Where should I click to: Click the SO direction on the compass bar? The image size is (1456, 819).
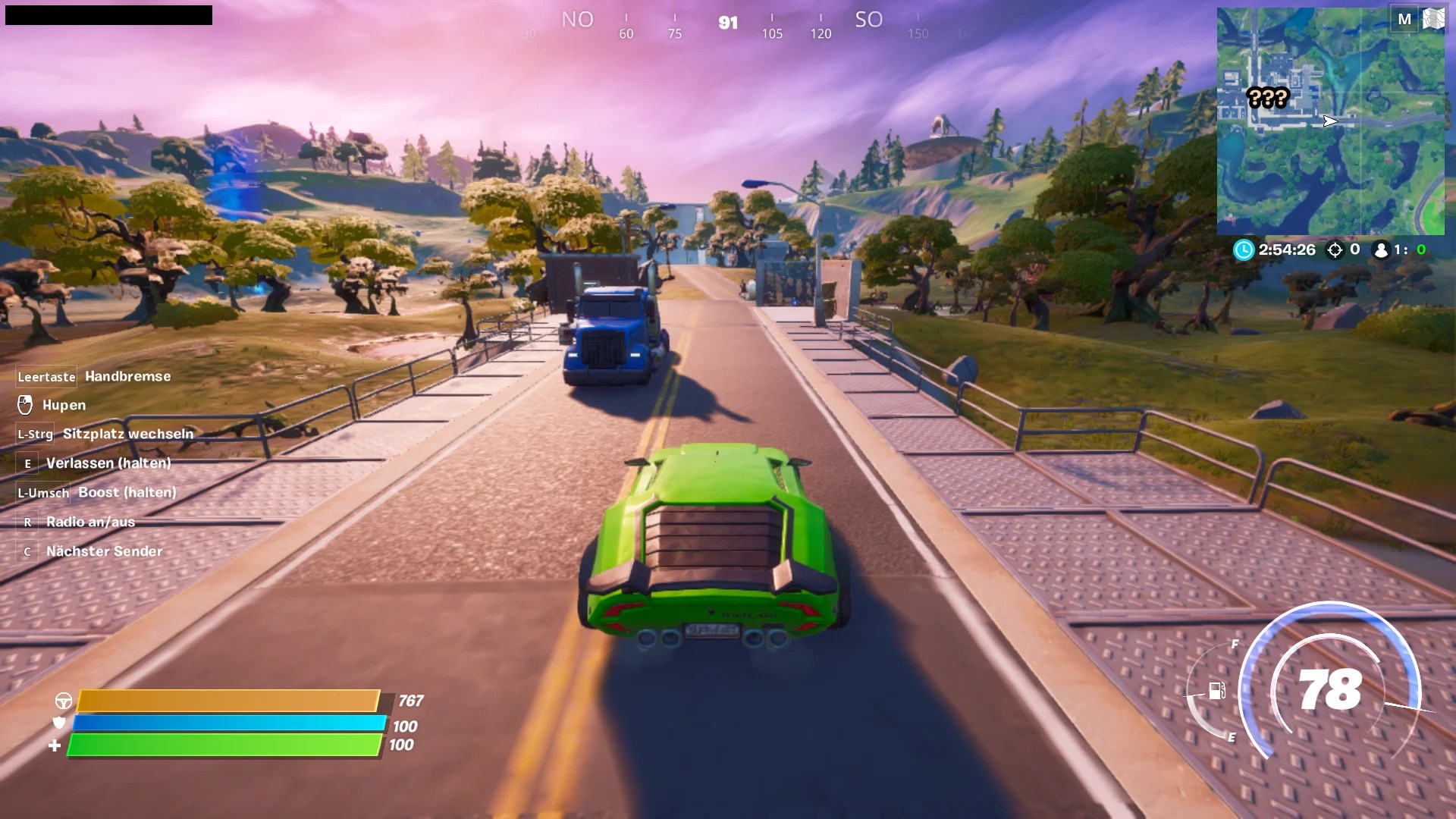click(869, 20)
